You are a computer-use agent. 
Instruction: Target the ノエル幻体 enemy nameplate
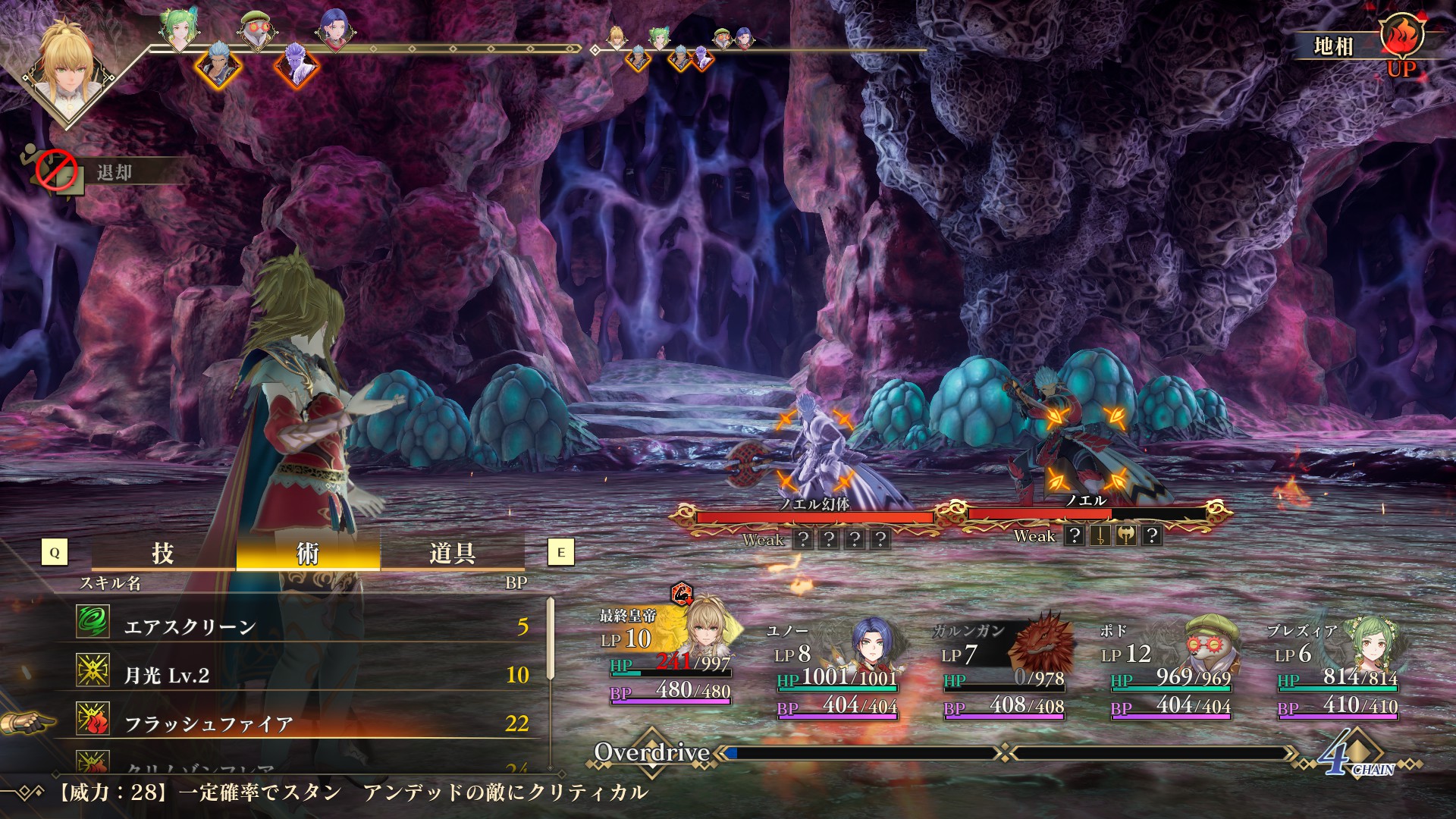814,504
